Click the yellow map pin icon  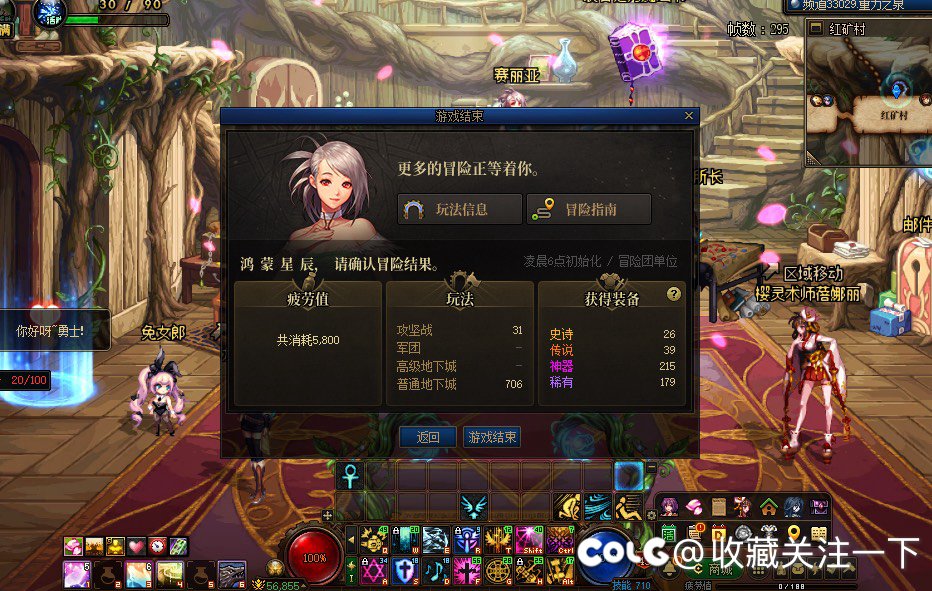coord(794,533)
